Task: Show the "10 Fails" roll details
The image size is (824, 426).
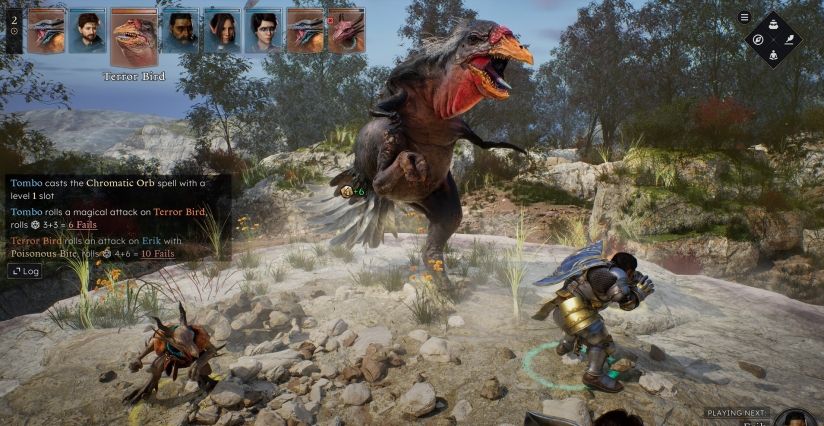Action: (157, 254)
